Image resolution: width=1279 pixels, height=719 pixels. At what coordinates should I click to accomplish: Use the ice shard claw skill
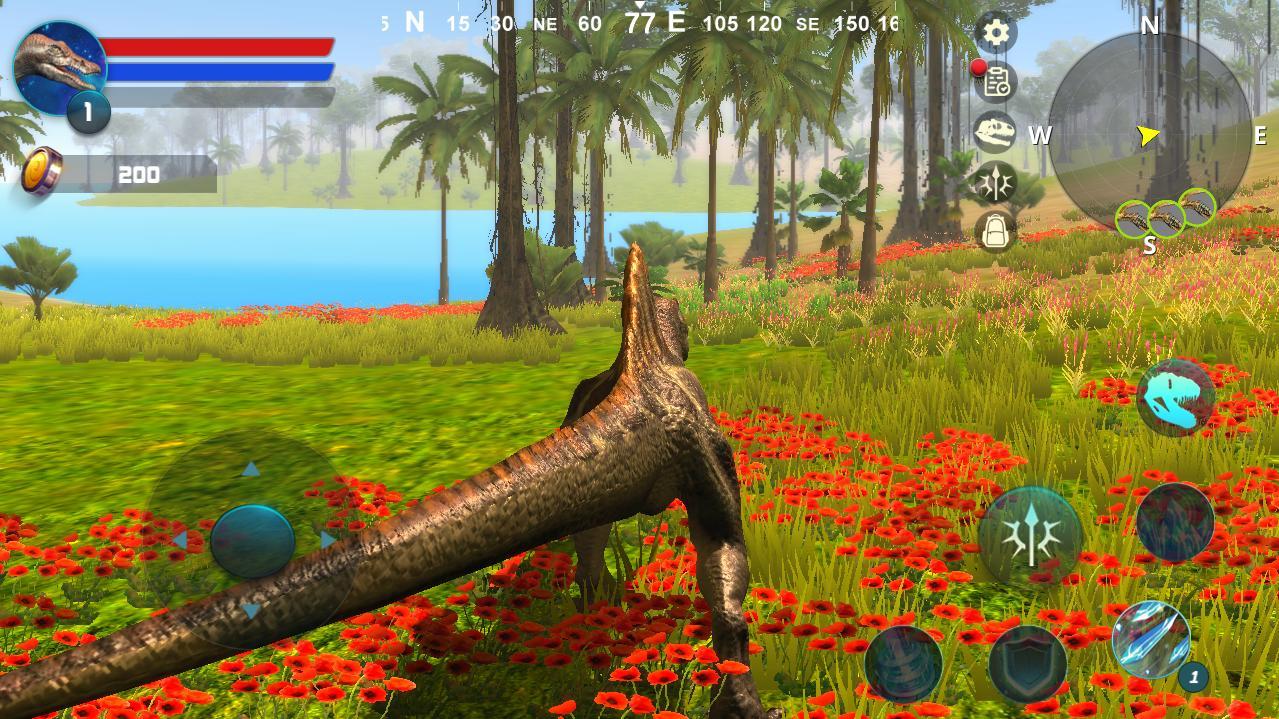tap(1151, 639)
